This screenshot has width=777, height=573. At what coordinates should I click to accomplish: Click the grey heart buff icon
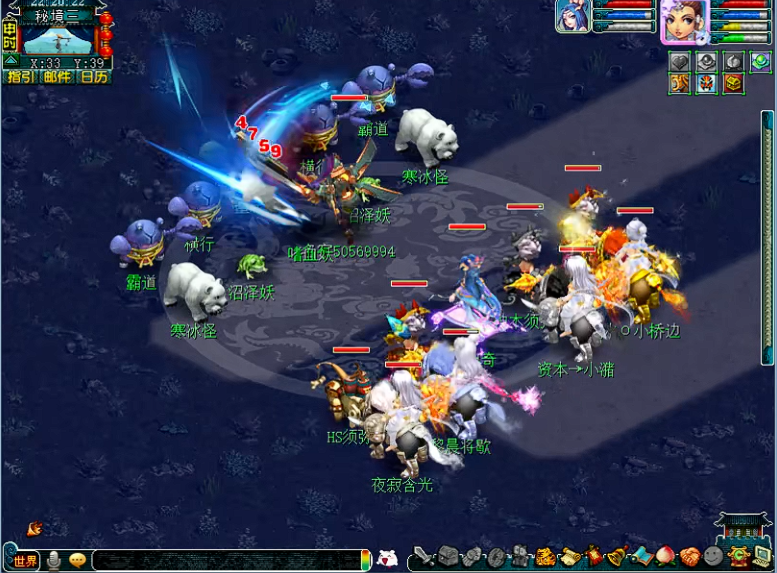tap(680, 61)
